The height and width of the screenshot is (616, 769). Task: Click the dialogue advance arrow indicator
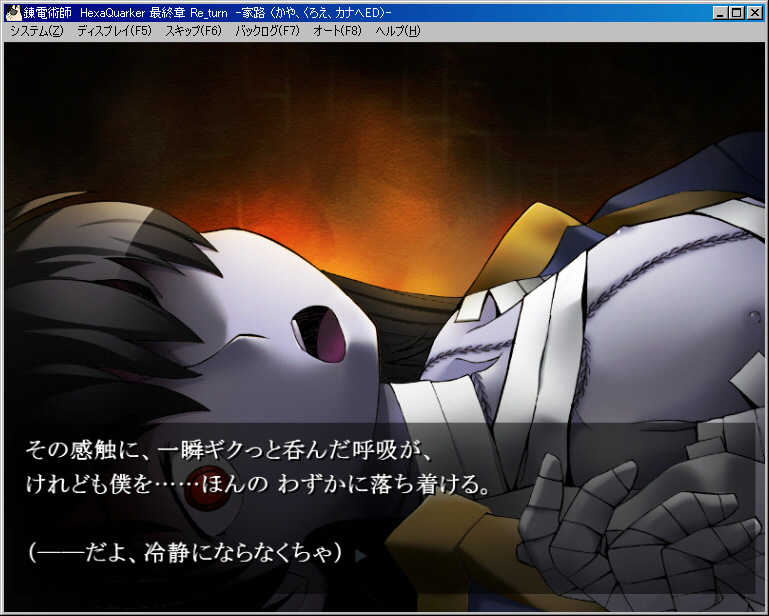[361, 553]
